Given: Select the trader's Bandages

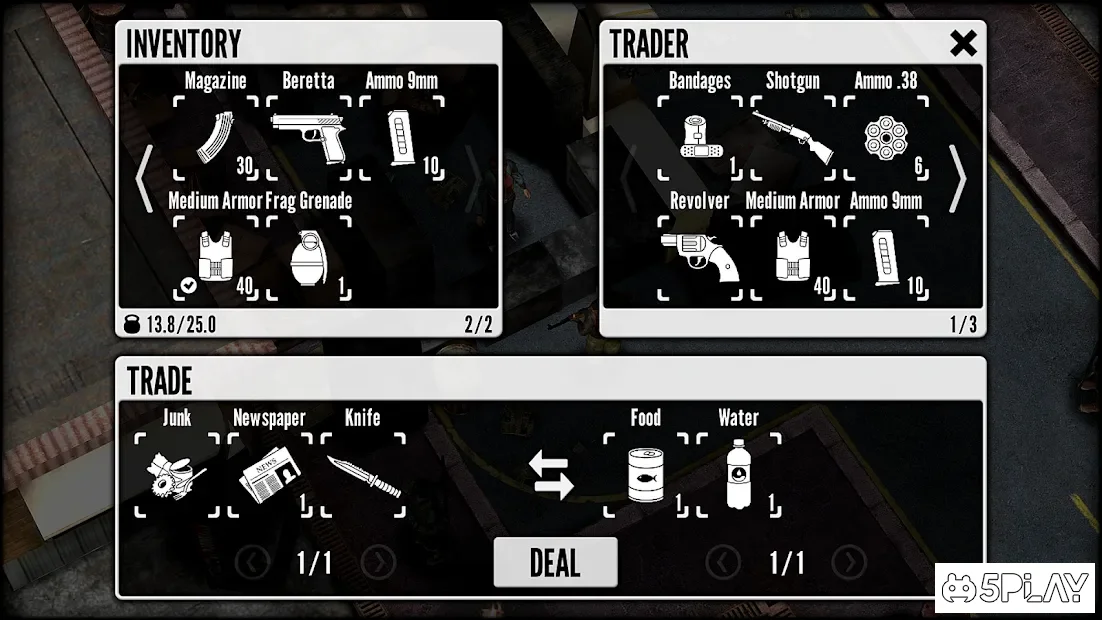Looking at the screenshot, I should 699,138.
